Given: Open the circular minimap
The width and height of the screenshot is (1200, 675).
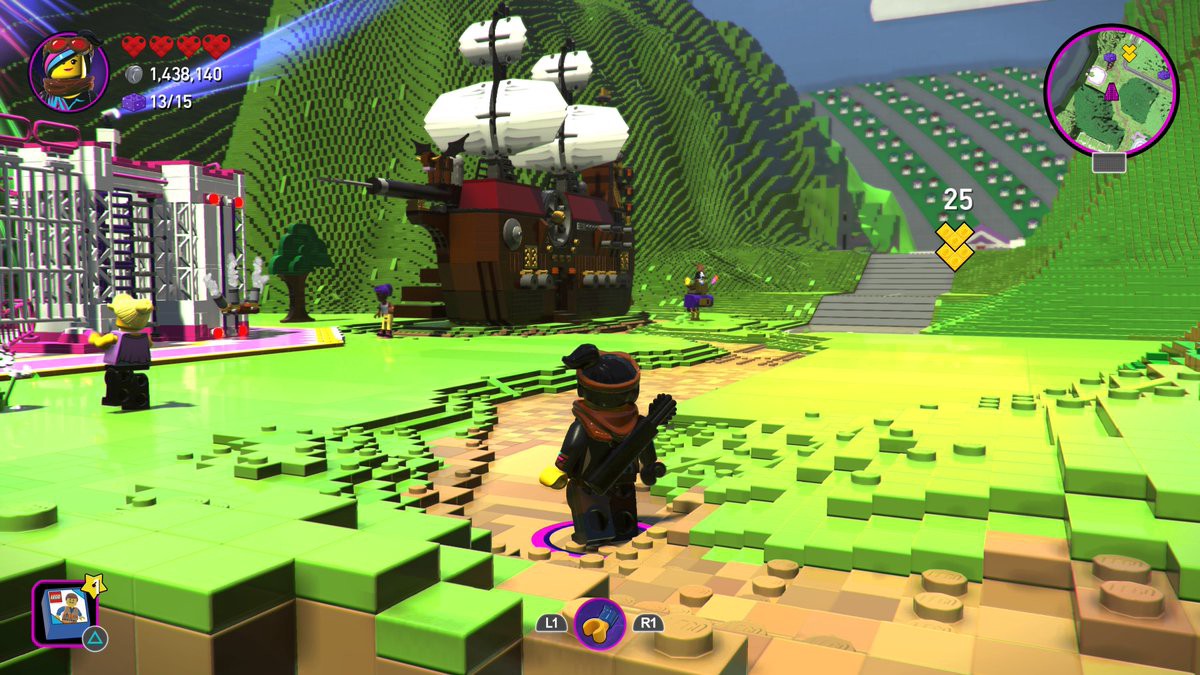Looking at the screenshot, I should click(x=1110, y=90).
